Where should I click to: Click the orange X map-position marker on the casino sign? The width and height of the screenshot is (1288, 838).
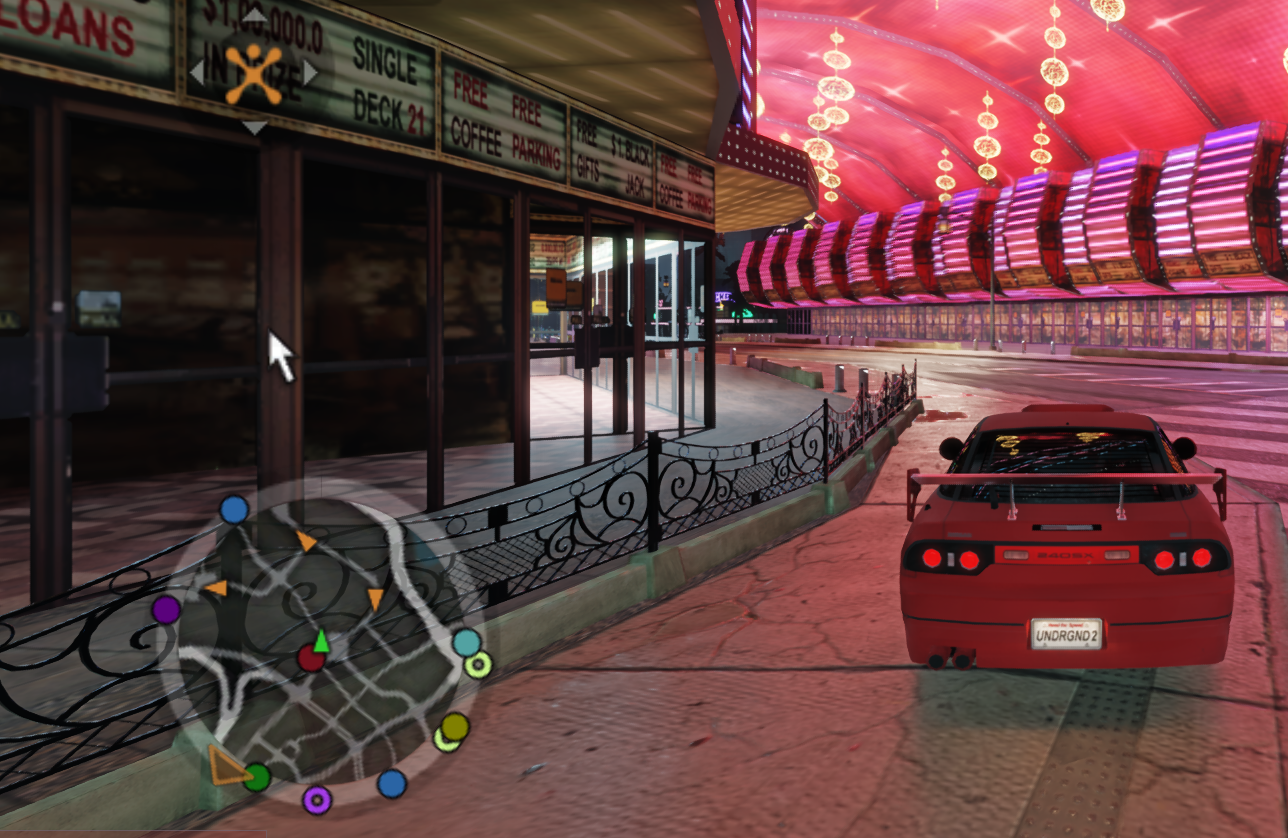pyautogui.click(x=253, y=72)
